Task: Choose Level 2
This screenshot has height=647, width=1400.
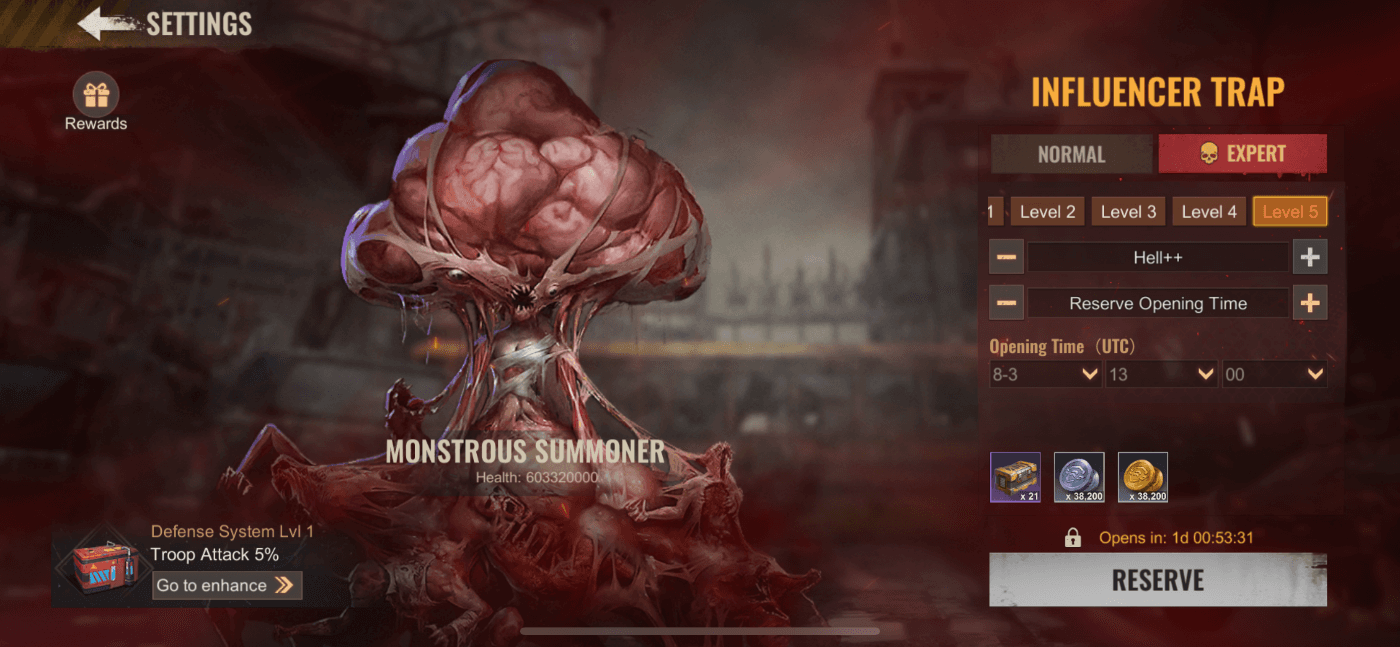Action: 1047,211
